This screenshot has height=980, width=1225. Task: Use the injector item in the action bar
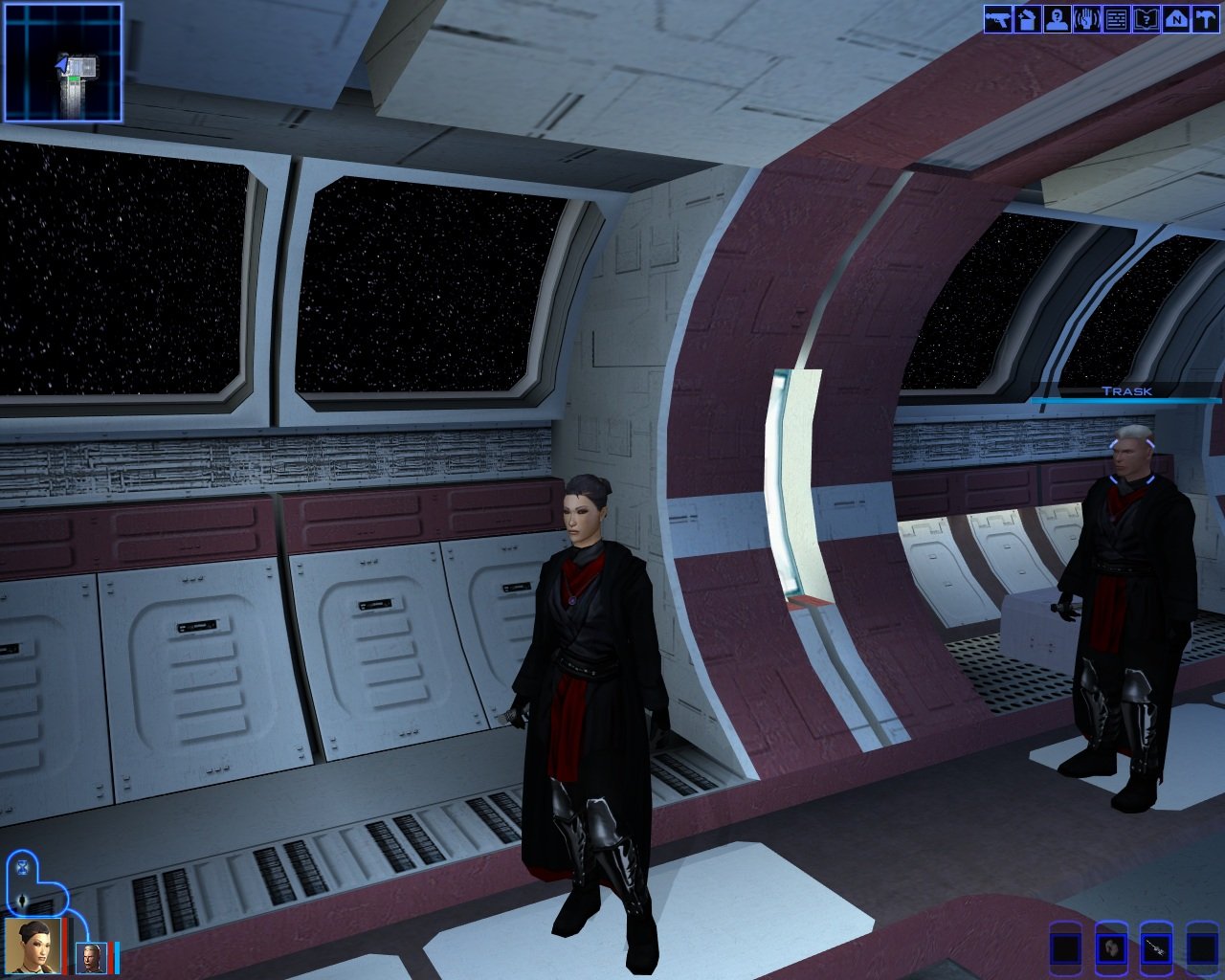coord(1157,948)
